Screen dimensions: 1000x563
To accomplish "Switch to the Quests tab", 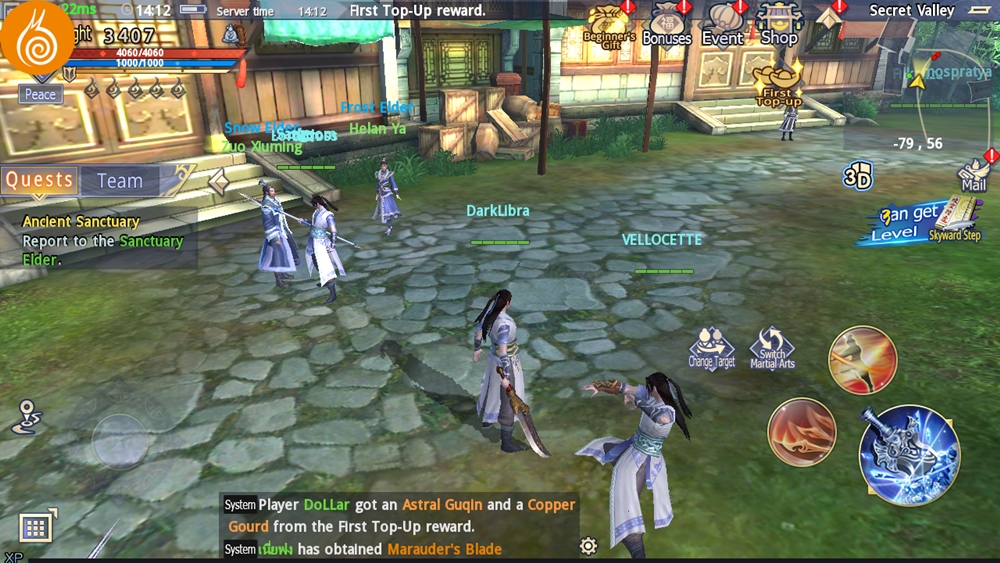I will (x=40, y=181).
